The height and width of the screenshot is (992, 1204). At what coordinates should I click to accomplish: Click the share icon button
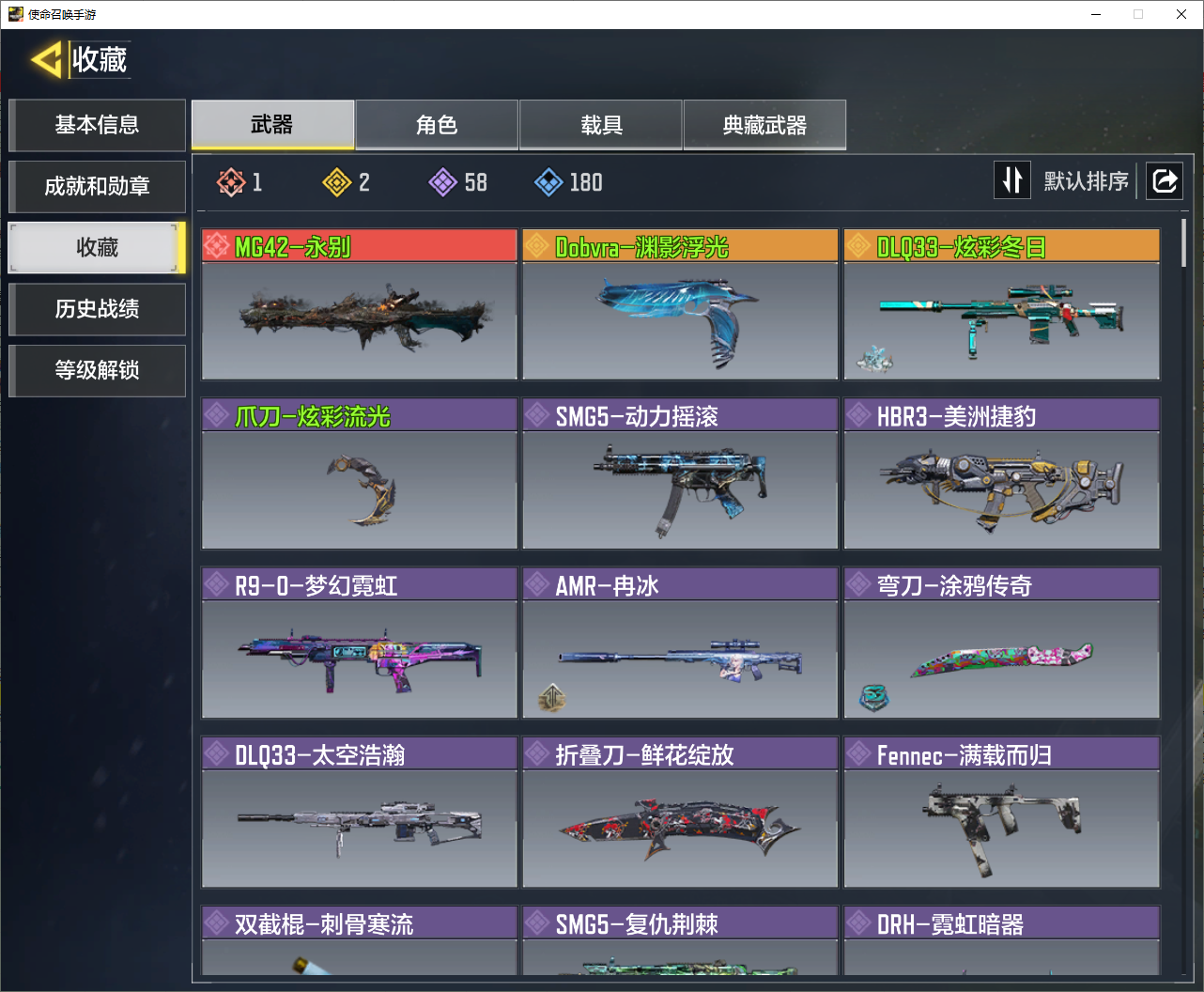point(1165,180)
